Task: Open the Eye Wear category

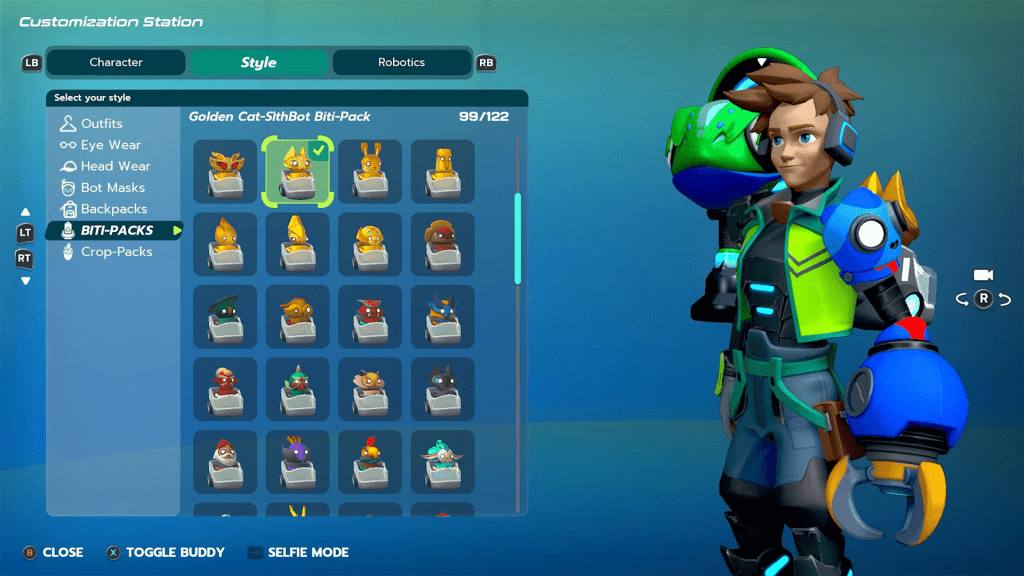Action: 110,145
